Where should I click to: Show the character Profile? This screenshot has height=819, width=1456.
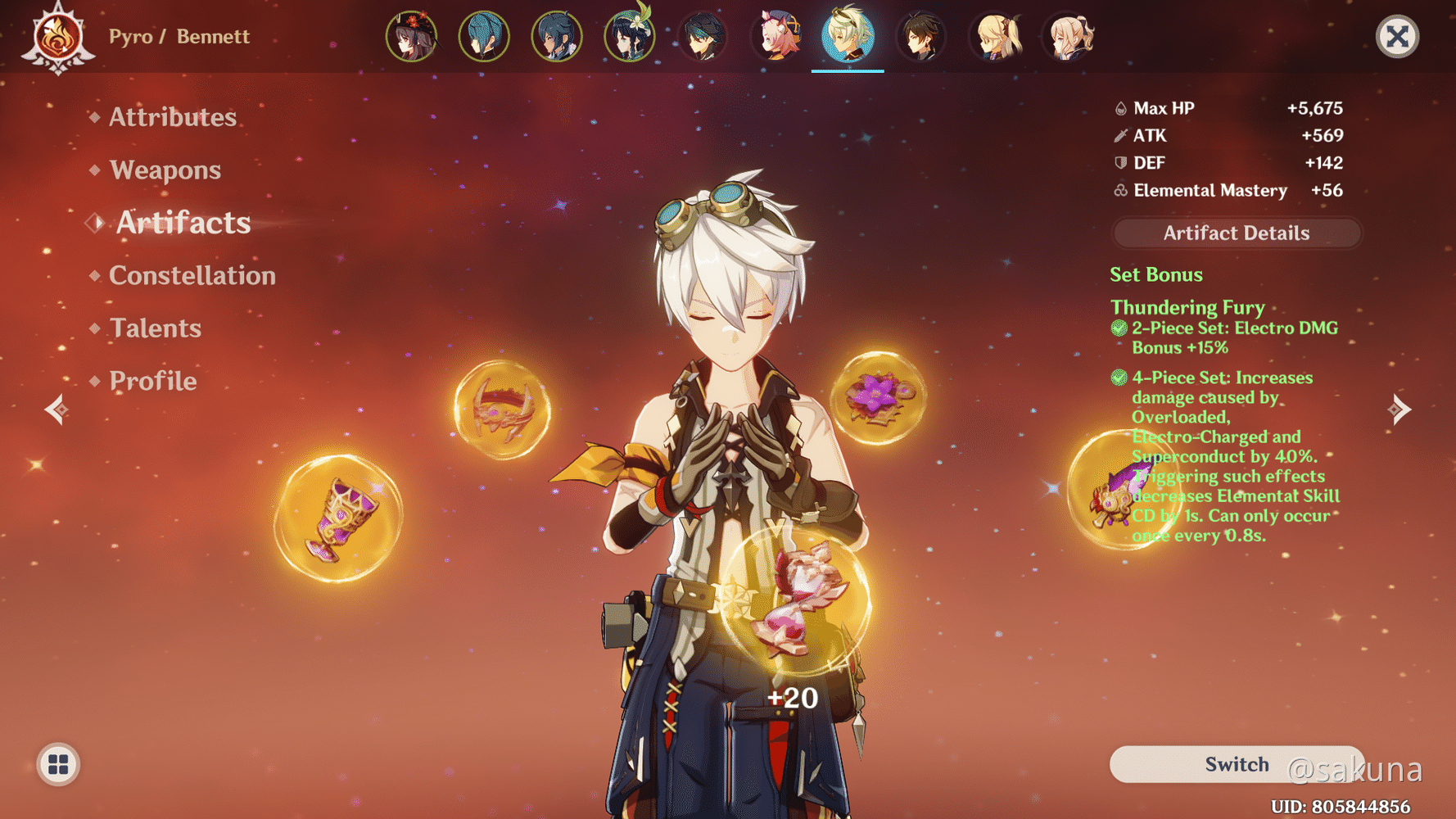coord(152,381)
